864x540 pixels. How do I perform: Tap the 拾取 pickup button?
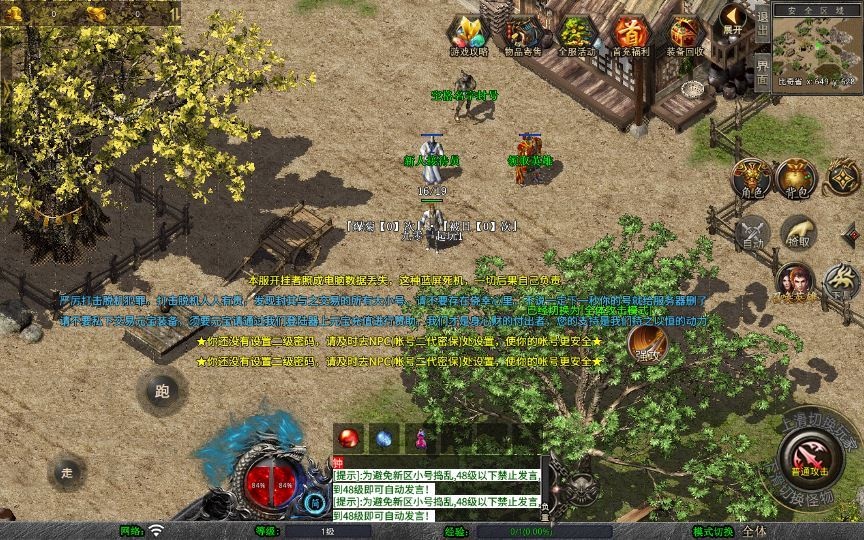[797, 233]
